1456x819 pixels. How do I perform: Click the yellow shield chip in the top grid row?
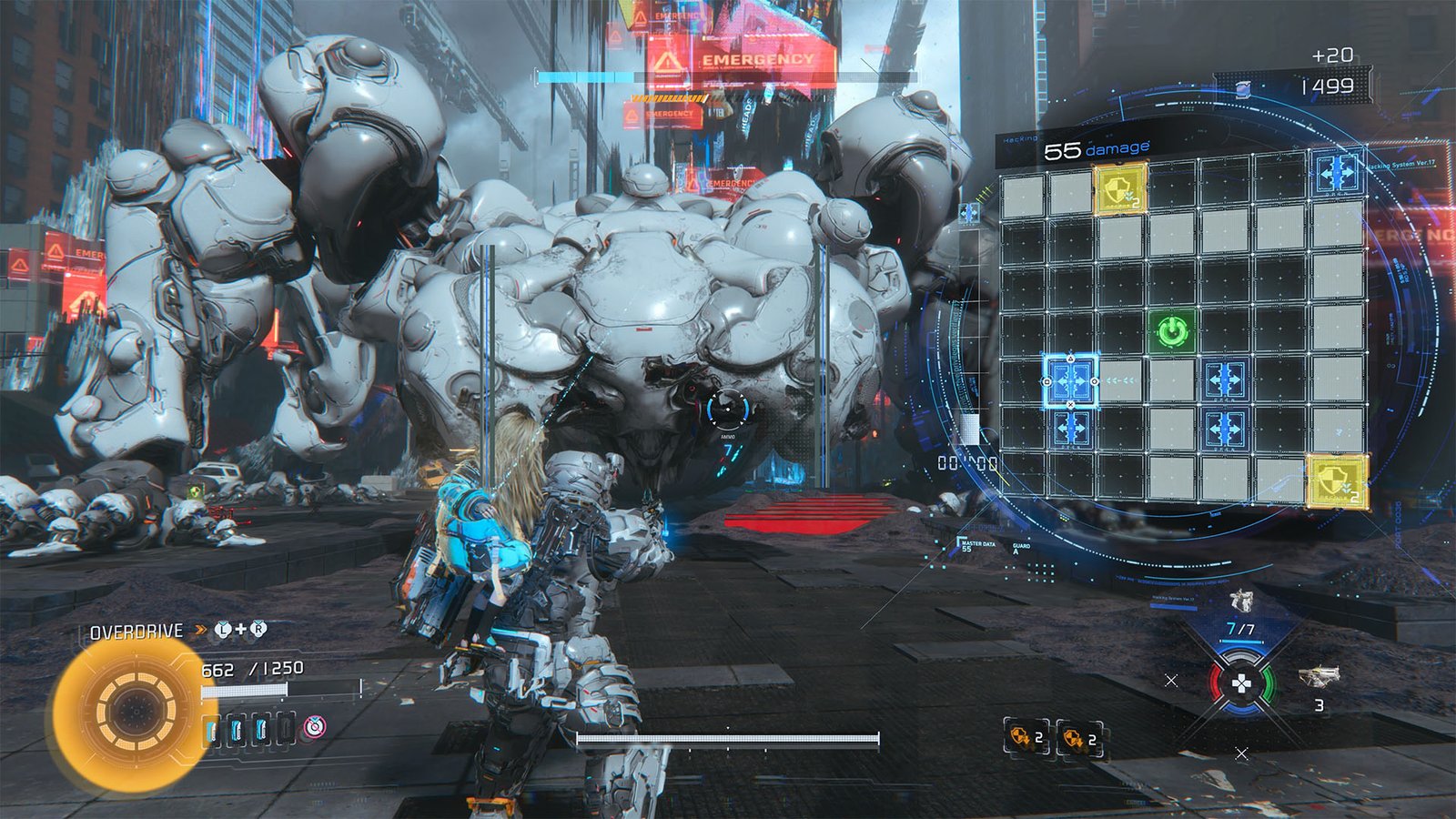(x=1119, y=189)
